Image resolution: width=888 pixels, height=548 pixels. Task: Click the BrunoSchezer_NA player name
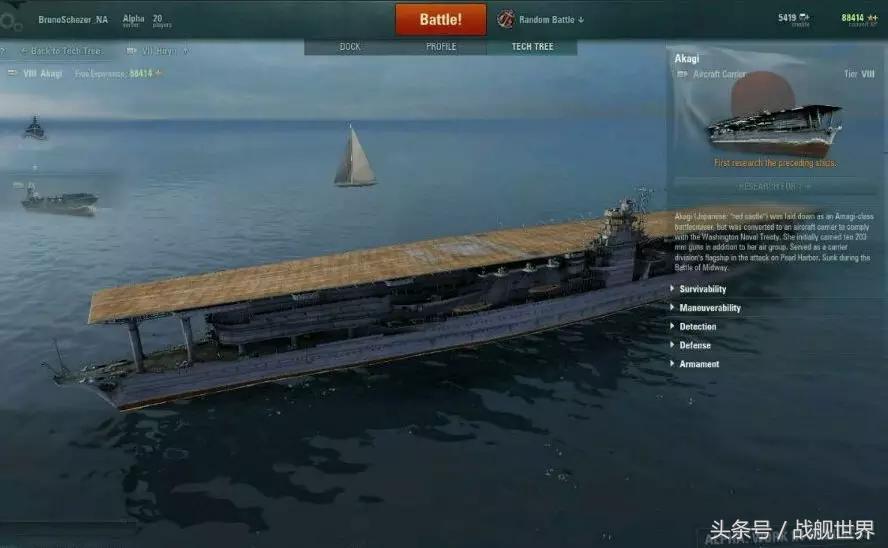point(73,19)
